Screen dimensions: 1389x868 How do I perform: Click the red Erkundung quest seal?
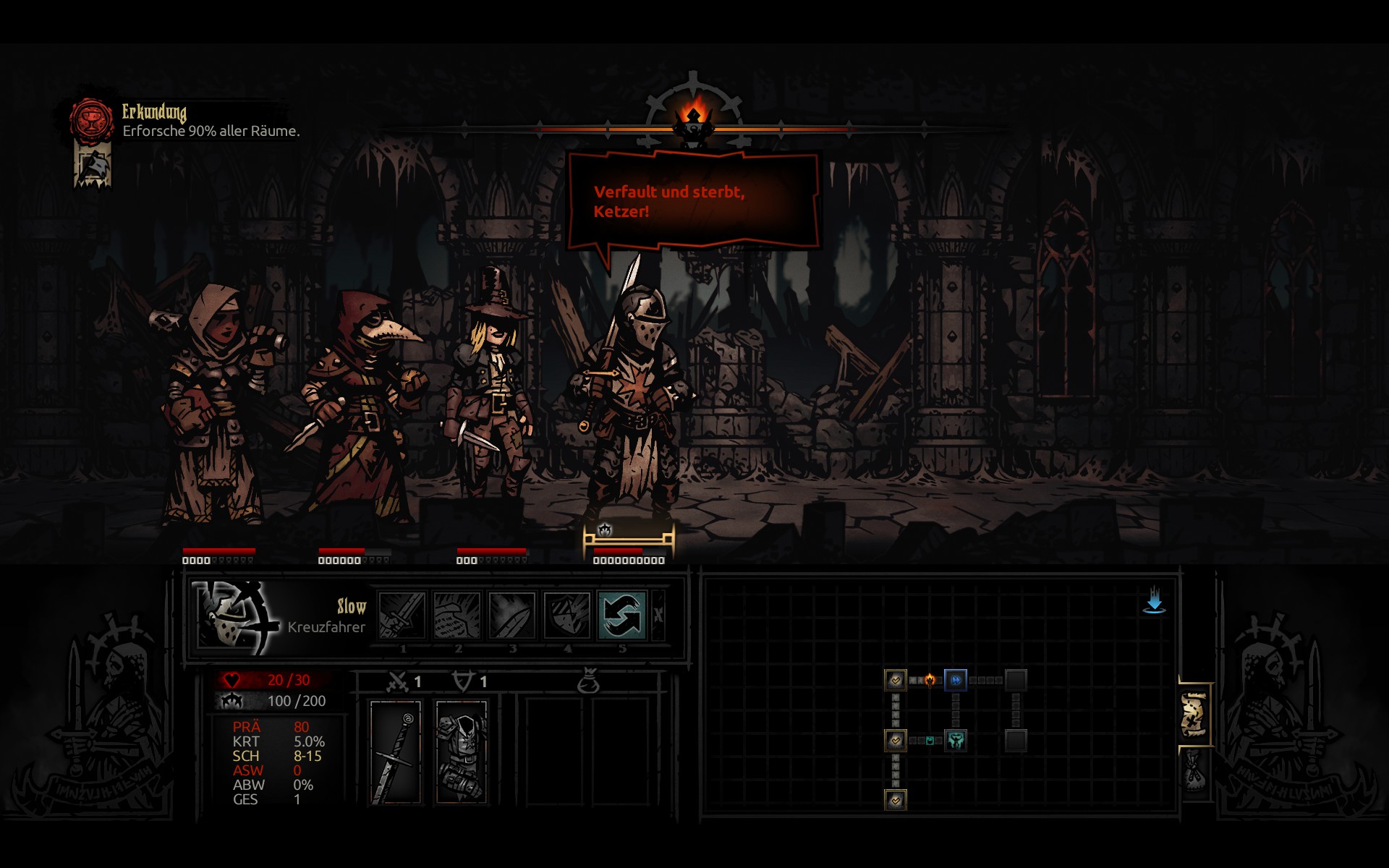point(92,119)
